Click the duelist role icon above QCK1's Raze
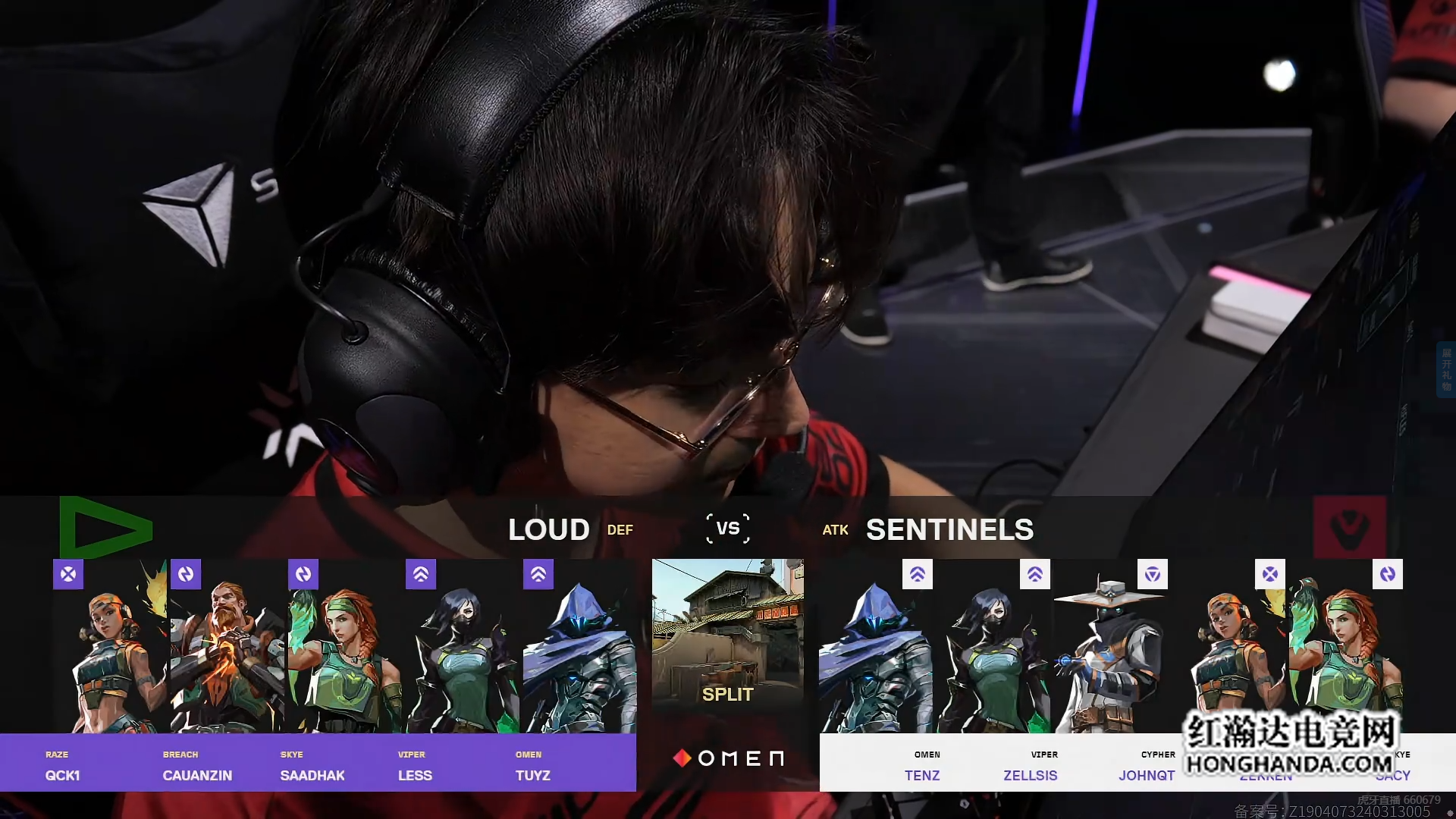This screenshot has width=1456, height=819. pos(68,575)
